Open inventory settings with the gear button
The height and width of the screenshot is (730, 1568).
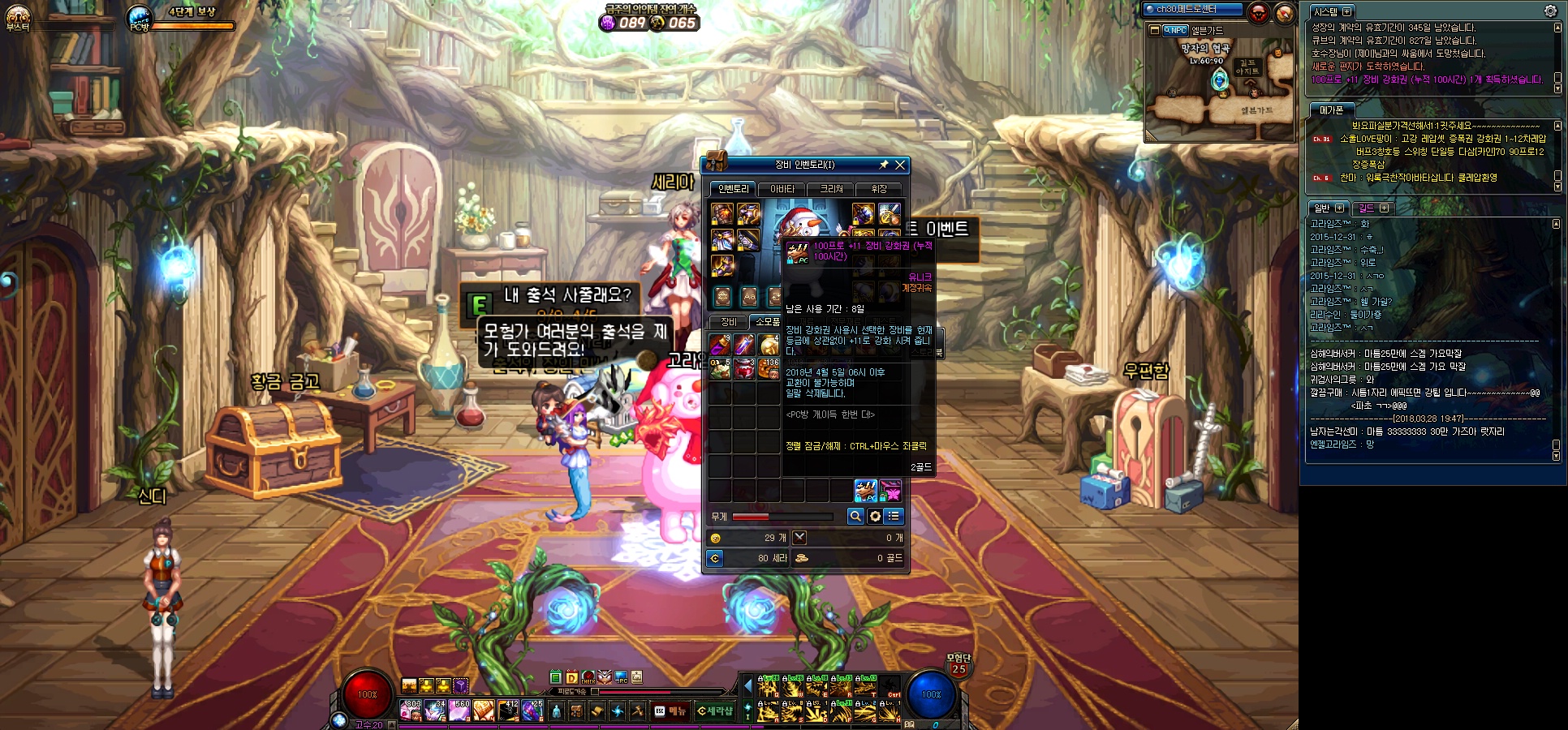[x=875, y=517]
